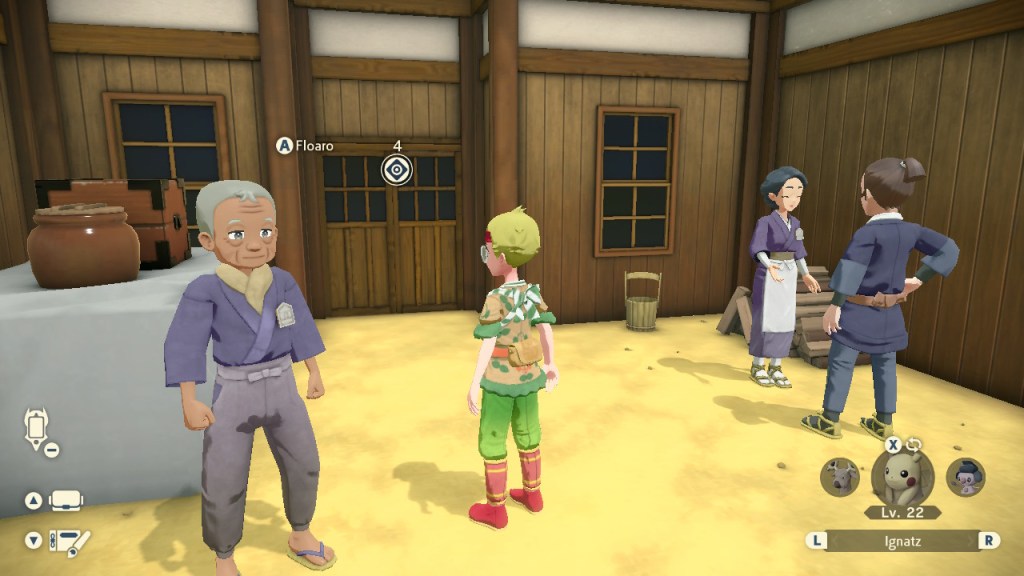Toggle the swap arrows above Pikachu

click(x=912, y=445)
